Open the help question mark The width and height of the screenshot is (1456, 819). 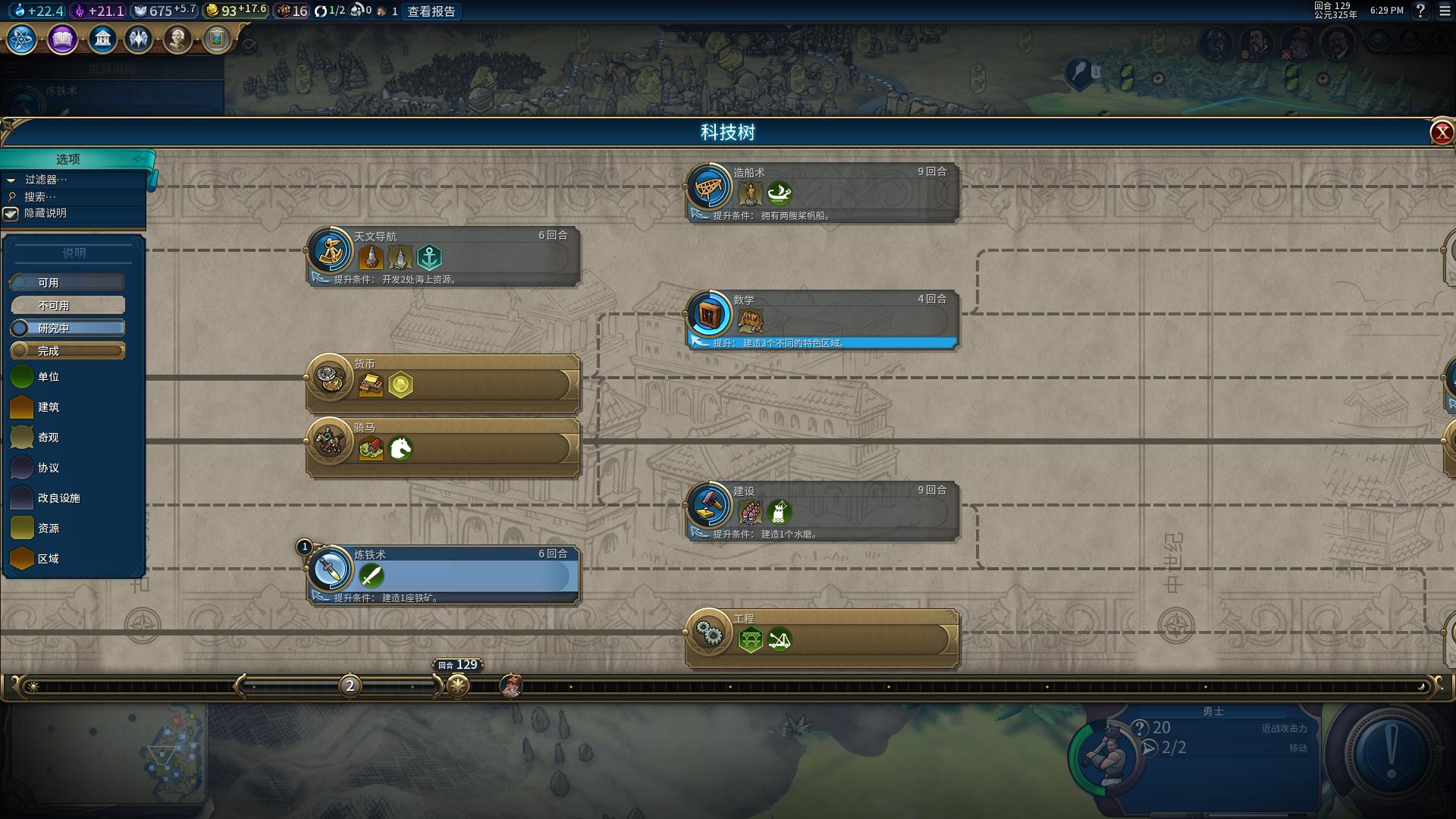tap(1420, 11)
